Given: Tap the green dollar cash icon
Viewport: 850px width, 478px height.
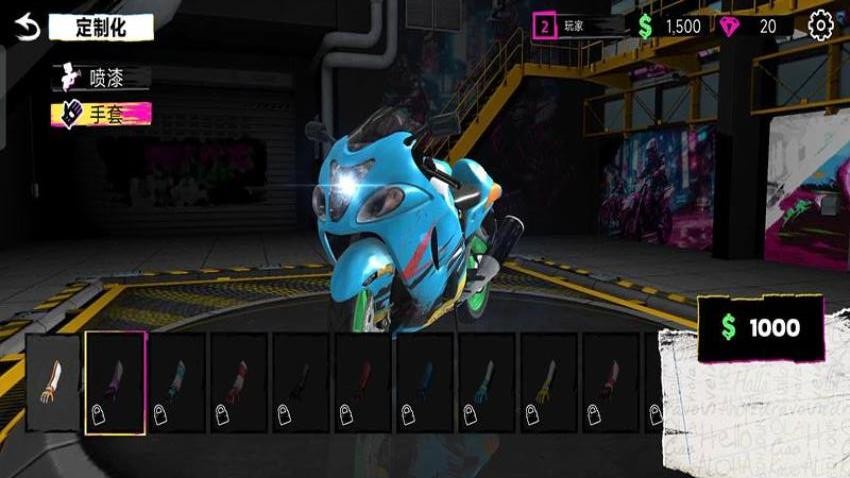Looking at the screenshot, I should 645,27.
